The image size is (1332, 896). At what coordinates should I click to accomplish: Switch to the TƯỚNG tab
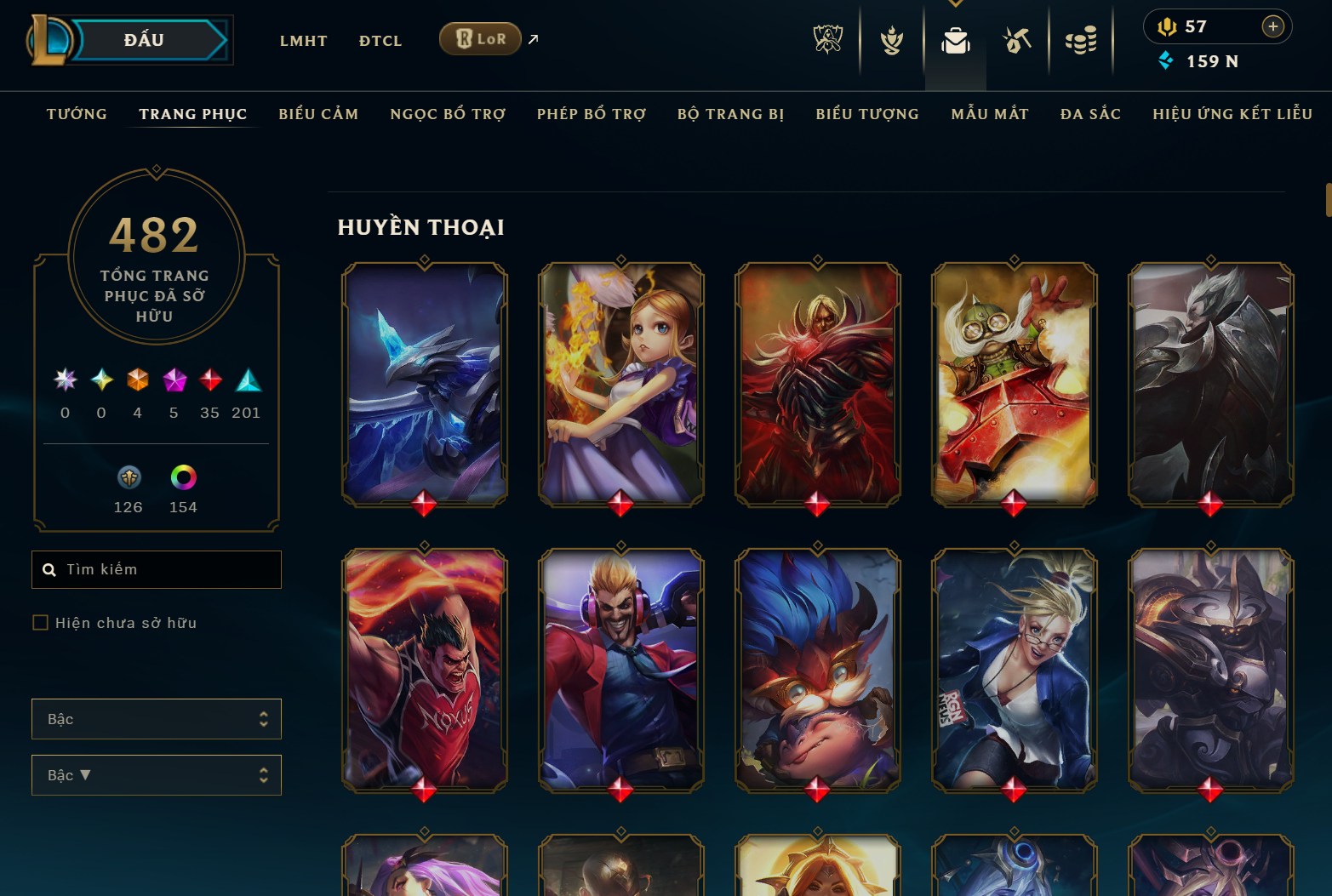pos(77,113)
